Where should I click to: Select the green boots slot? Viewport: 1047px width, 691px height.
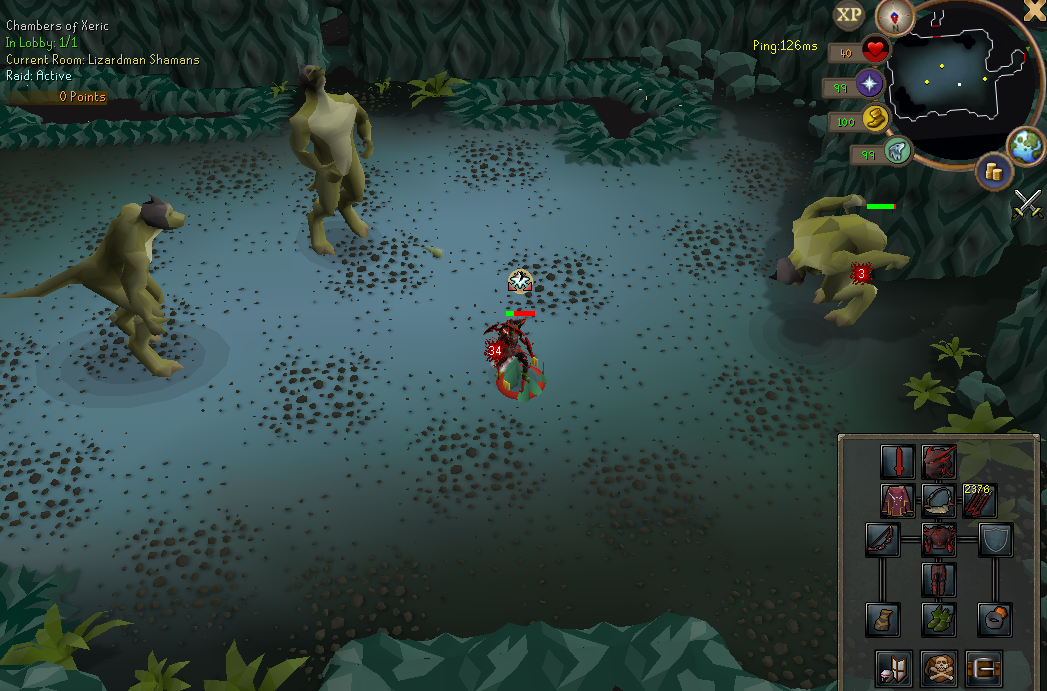(x=939, y=619)
